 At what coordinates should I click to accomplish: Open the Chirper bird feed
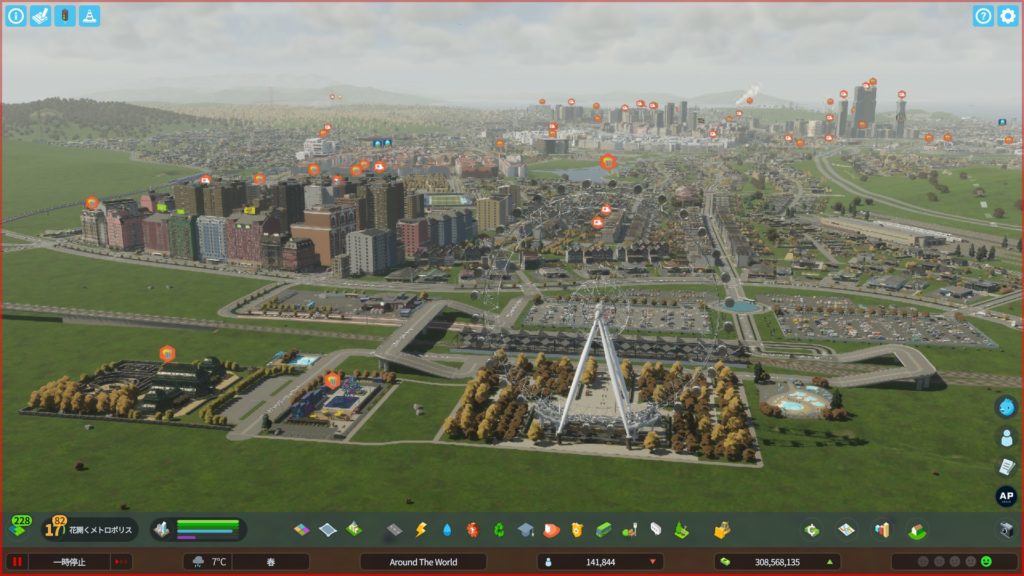pos(1006,407)
